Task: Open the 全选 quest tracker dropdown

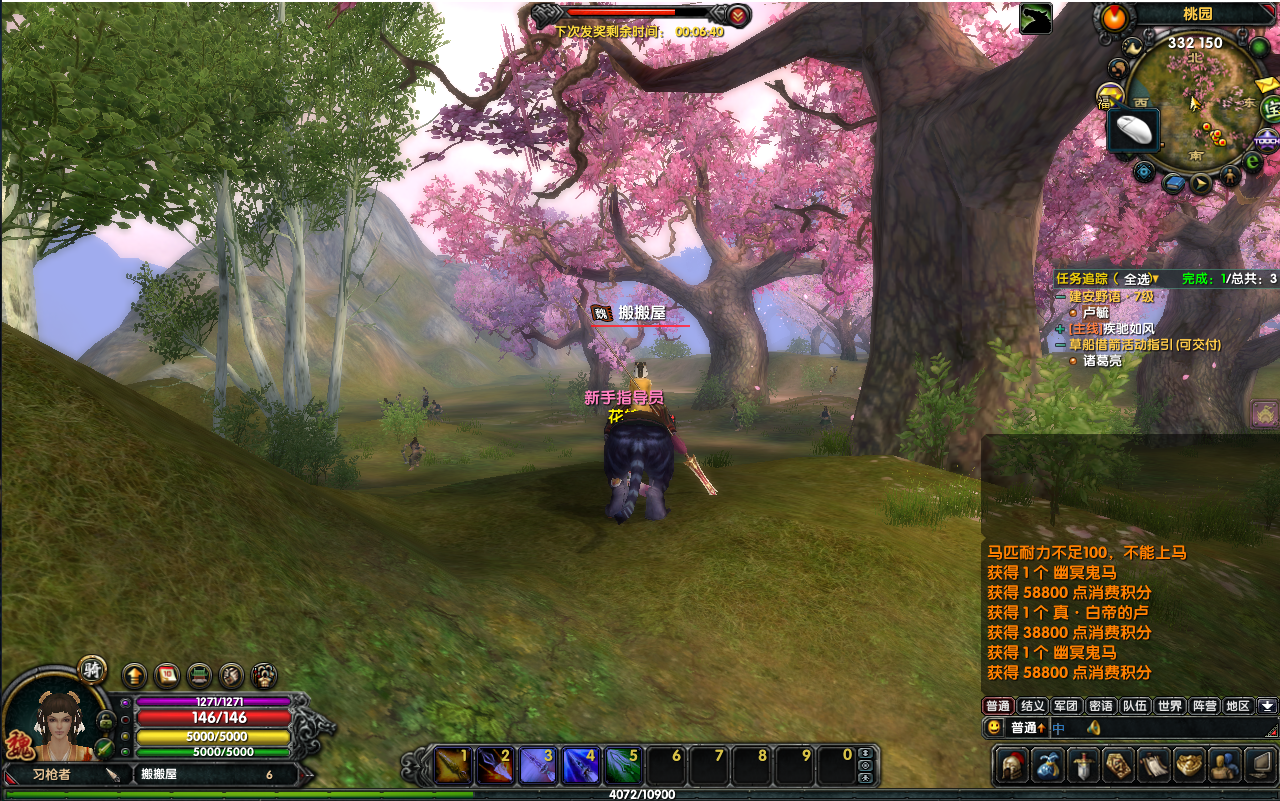Action: 1138,279
